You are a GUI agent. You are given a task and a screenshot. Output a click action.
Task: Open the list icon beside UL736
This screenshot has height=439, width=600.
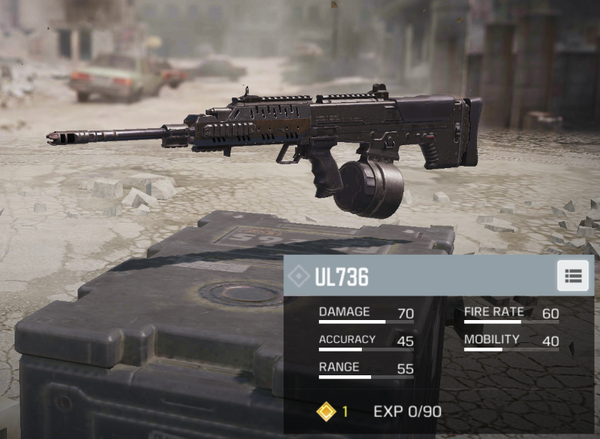573,275
